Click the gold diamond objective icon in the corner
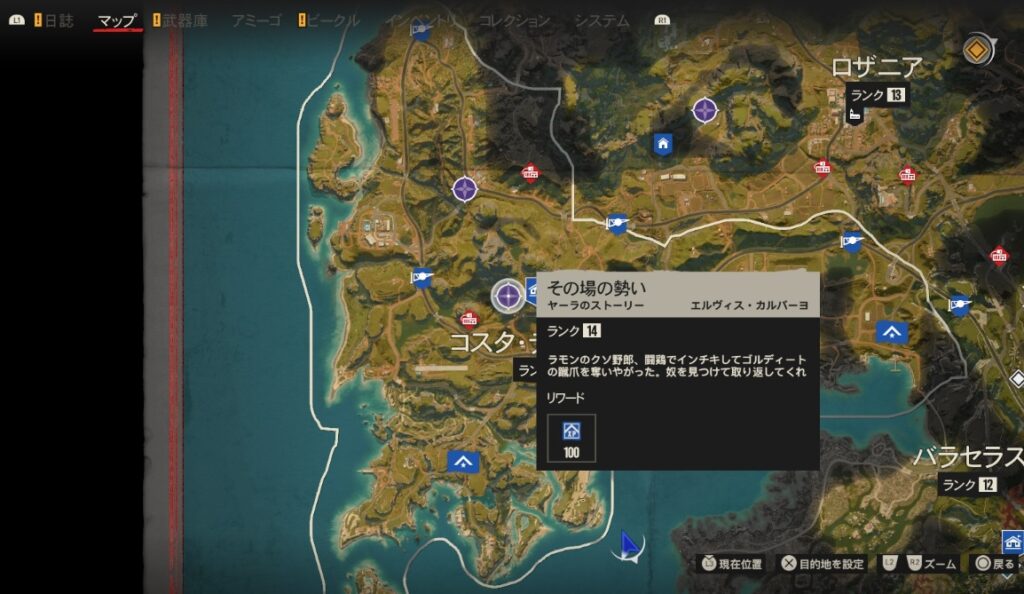This screenshot has width=1024, height=594. pos(979,49)
